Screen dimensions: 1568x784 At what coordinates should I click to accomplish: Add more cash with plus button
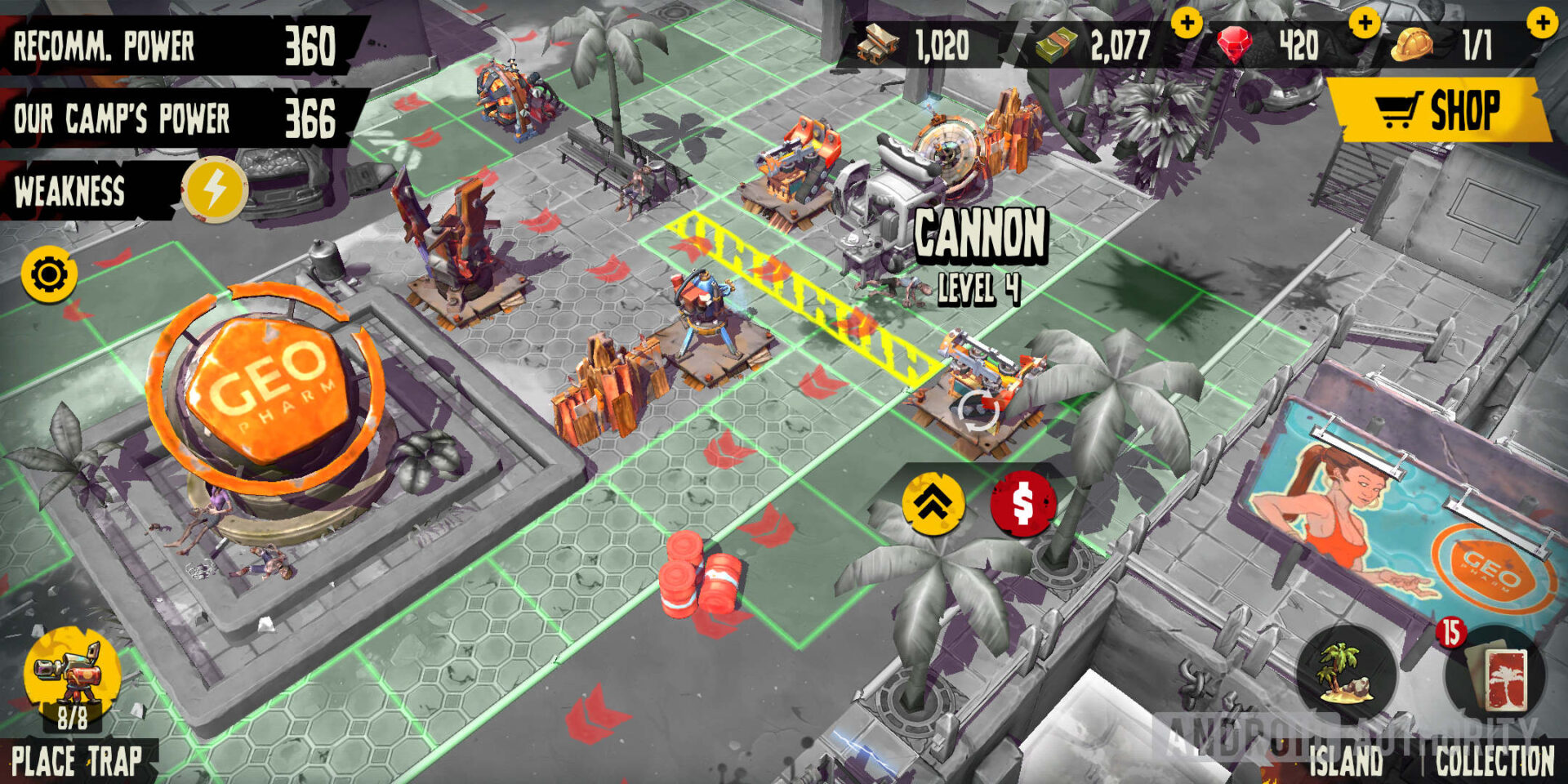[1187, 23]
